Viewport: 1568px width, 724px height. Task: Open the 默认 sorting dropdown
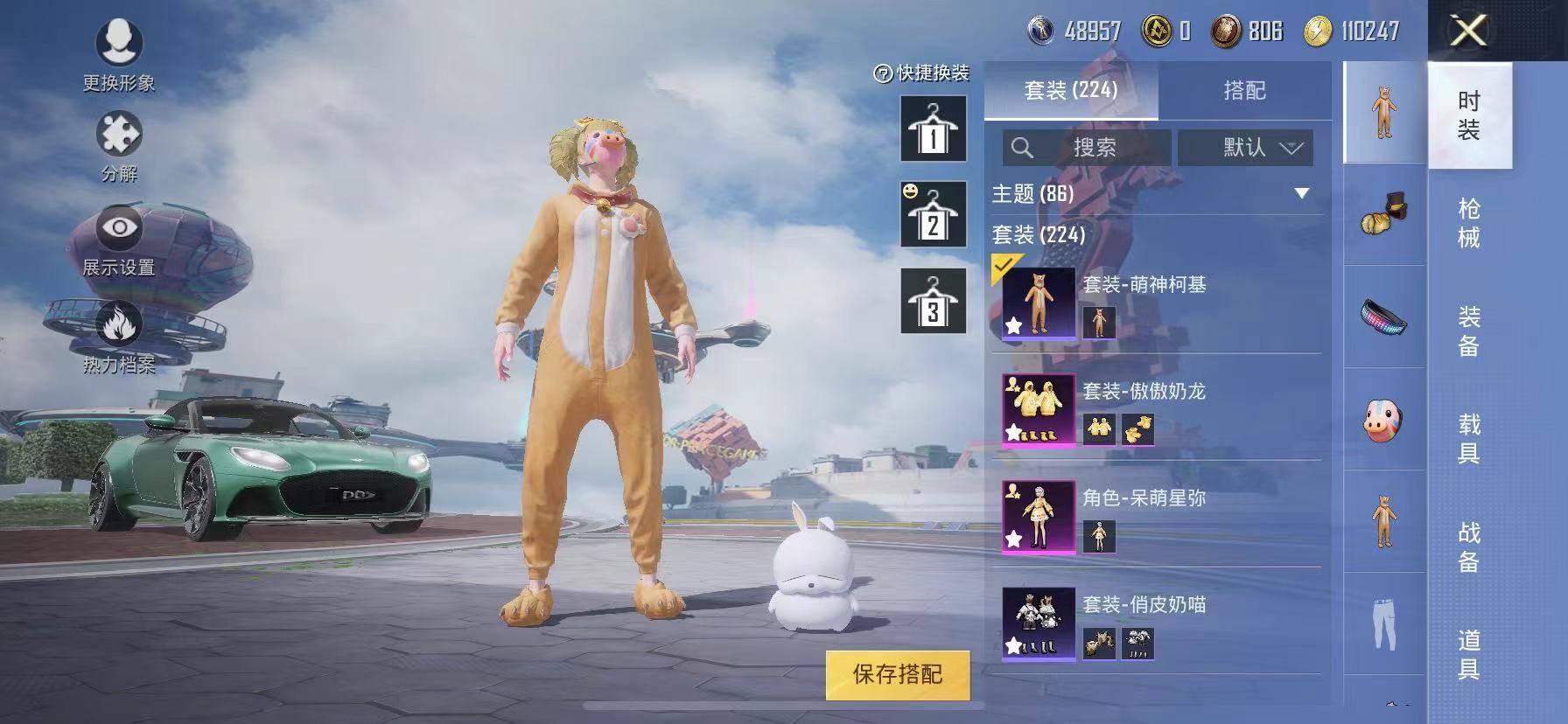(1247, 148)
